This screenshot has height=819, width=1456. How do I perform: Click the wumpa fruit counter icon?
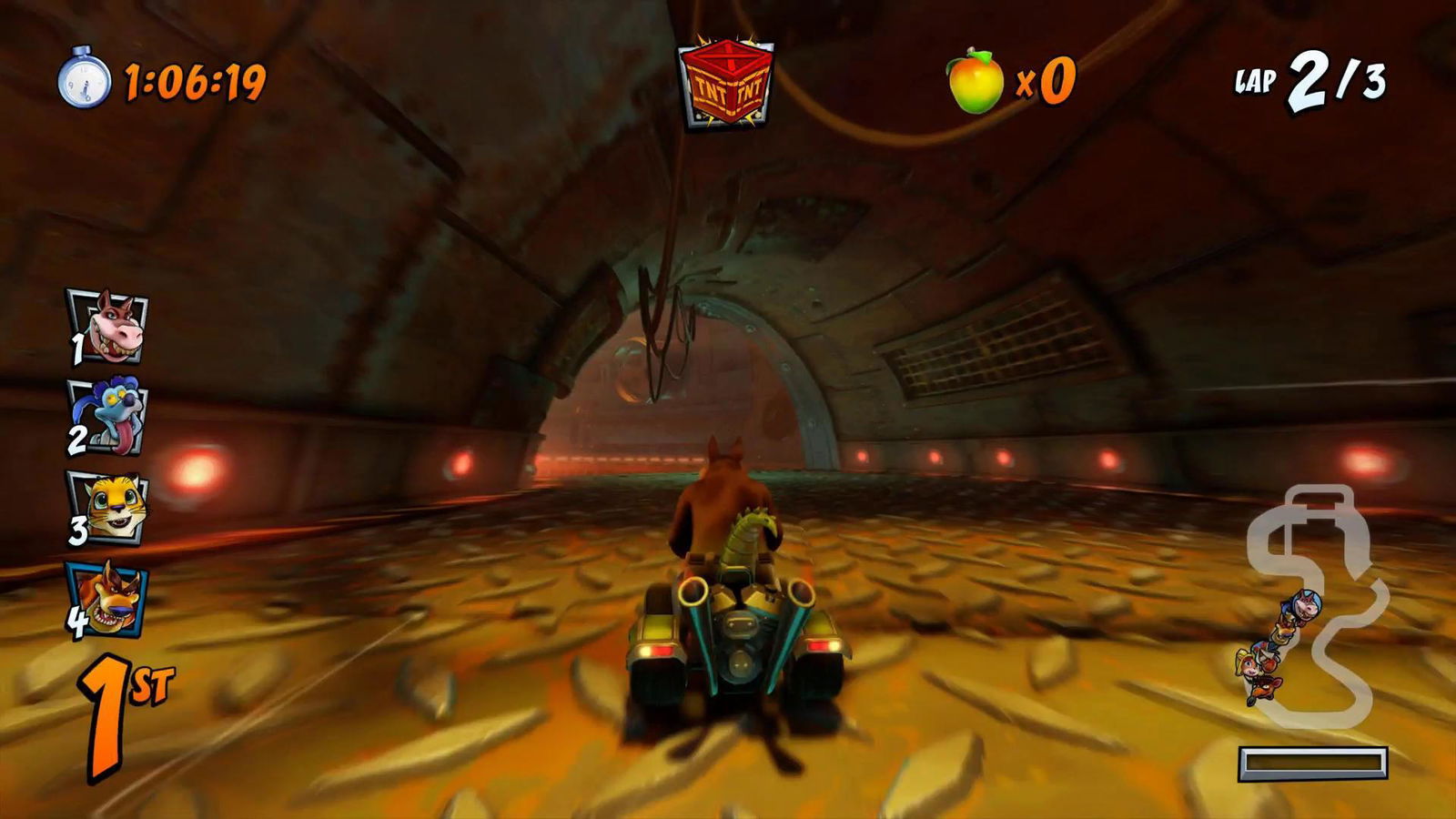coord(974,82)
